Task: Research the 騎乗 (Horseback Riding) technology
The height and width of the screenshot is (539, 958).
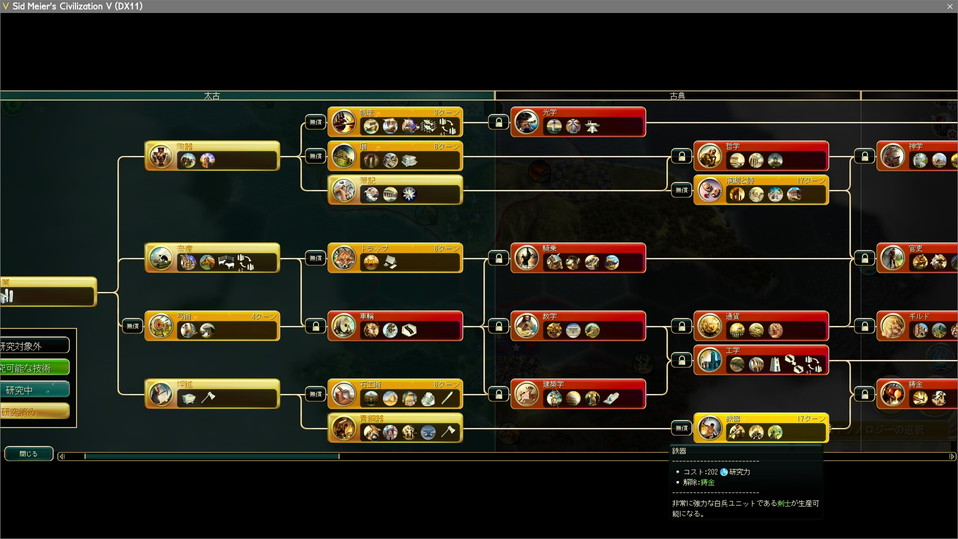Action: [578, 258]
